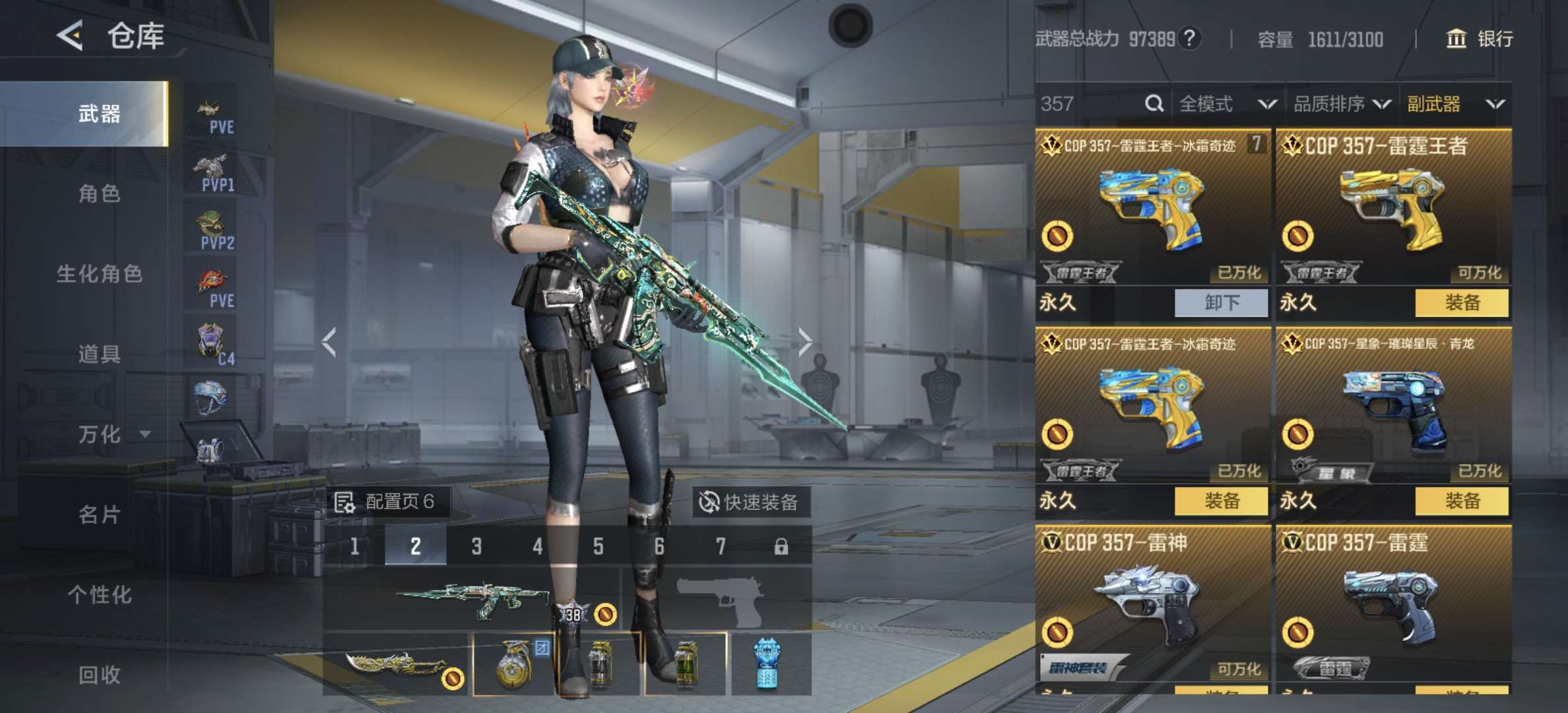The height and width of the screenshot is (713, 1568).
Task: Switch to the 角色 category
Action: [99, 193]
